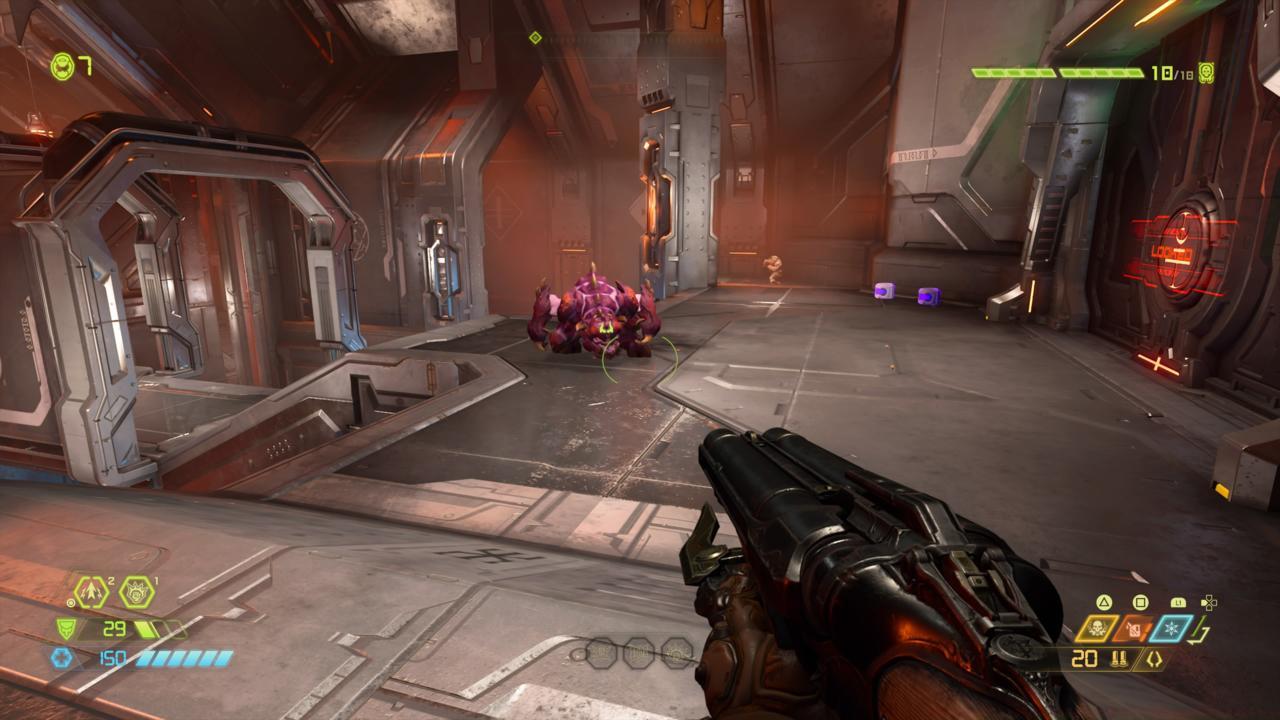The image size is (1280, 720).
Task: Activate the orange Flame Belch ability
Action: [1134, 629]
